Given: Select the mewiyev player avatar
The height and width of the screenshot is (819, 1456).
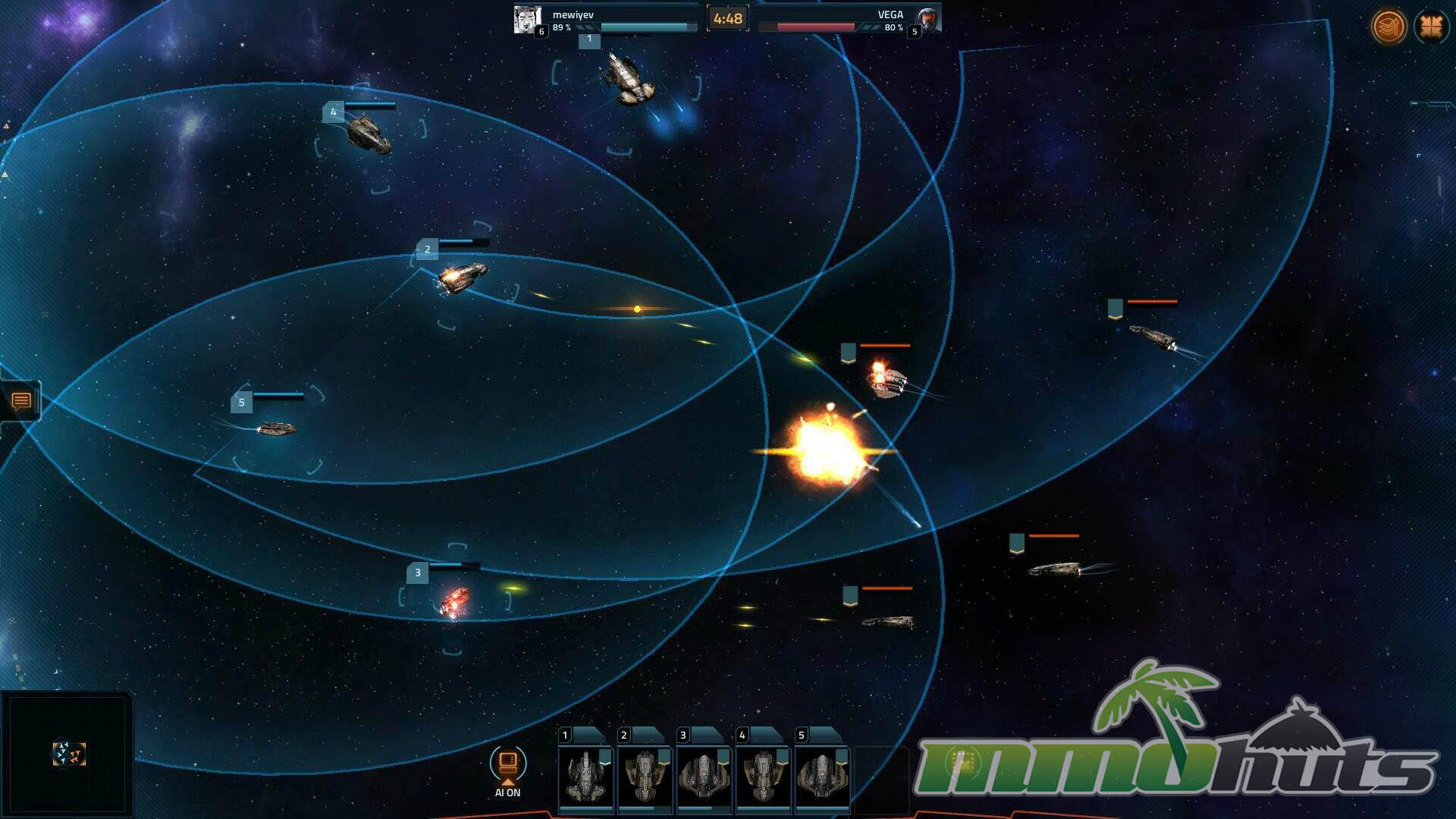Looking at the screenshot, I should pos(527,19).
